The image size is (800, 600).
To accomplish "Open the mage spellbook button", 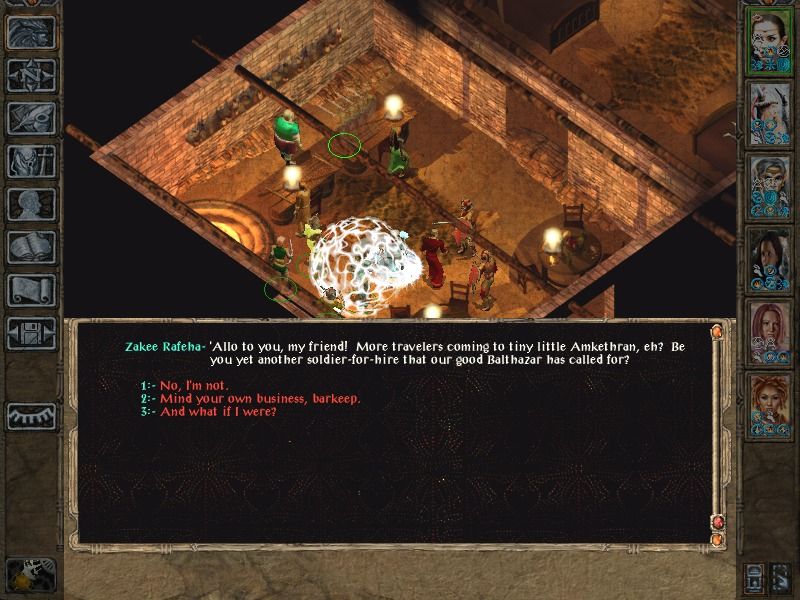I will coord(31,247).
